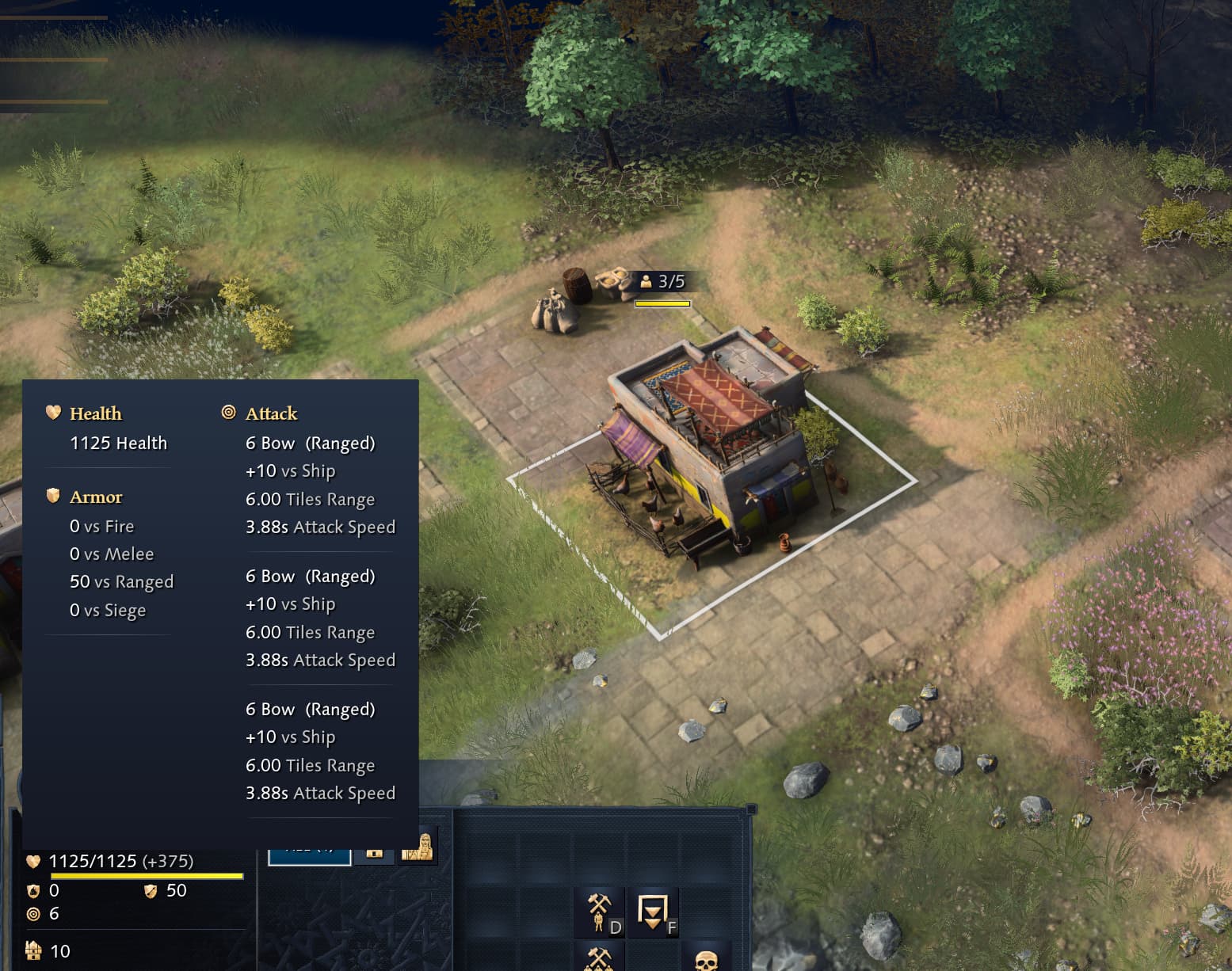The height and width of the screenshot is (971, 1232).
Task: Toggle the small banner icon beside the blue tab
Action: (374, 855)
